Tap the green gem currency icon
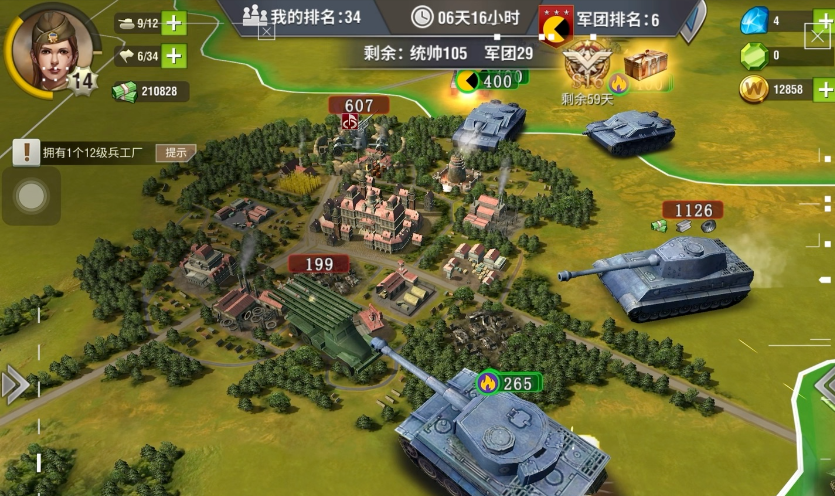Viewport: 835px width, 496px height. 753,56
